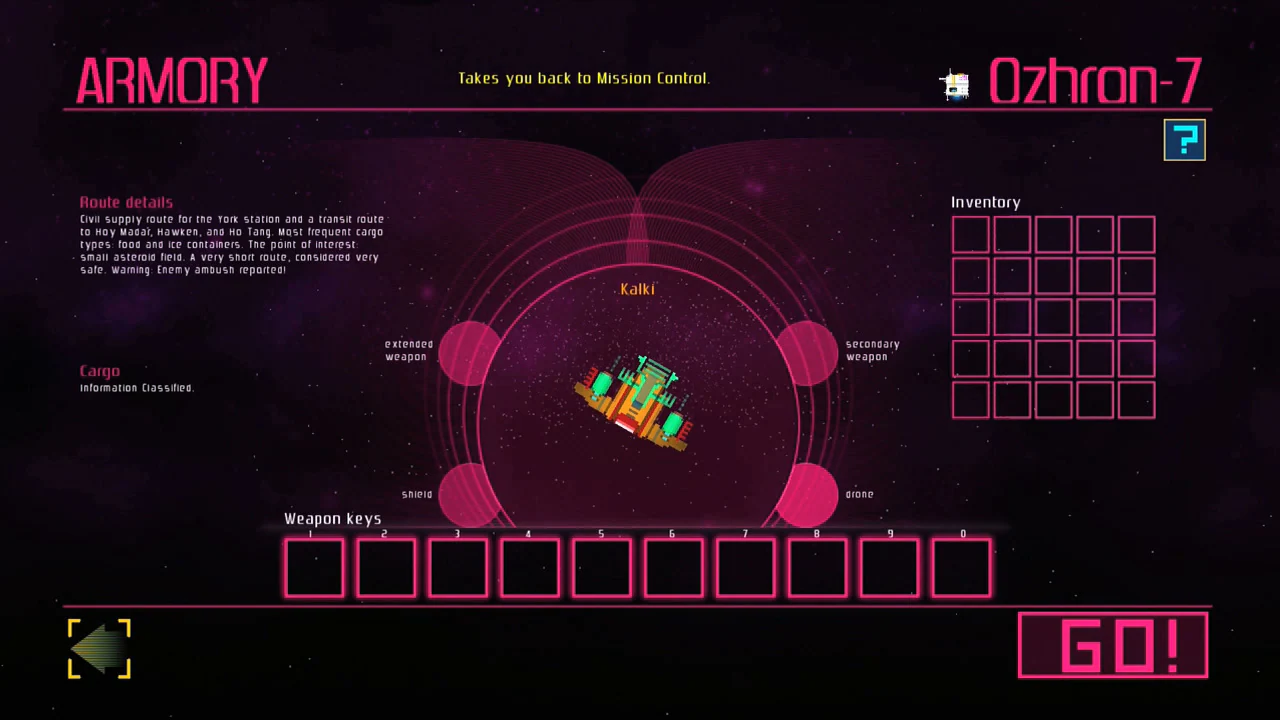This screenshot has height=720, width=1280.
Task: Assign the weapon key 5 slot
Action: [x=601, y=567]
